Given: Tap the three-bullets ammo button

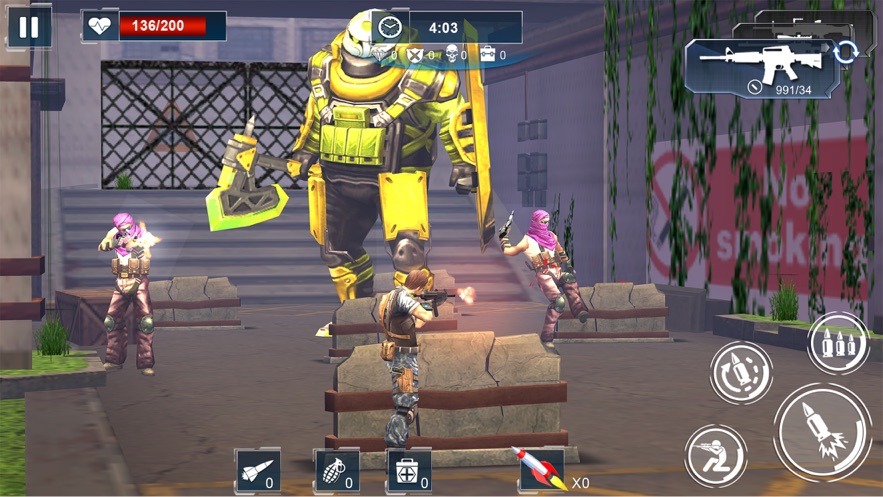Looking at the screenshot, I should [838, 344].
